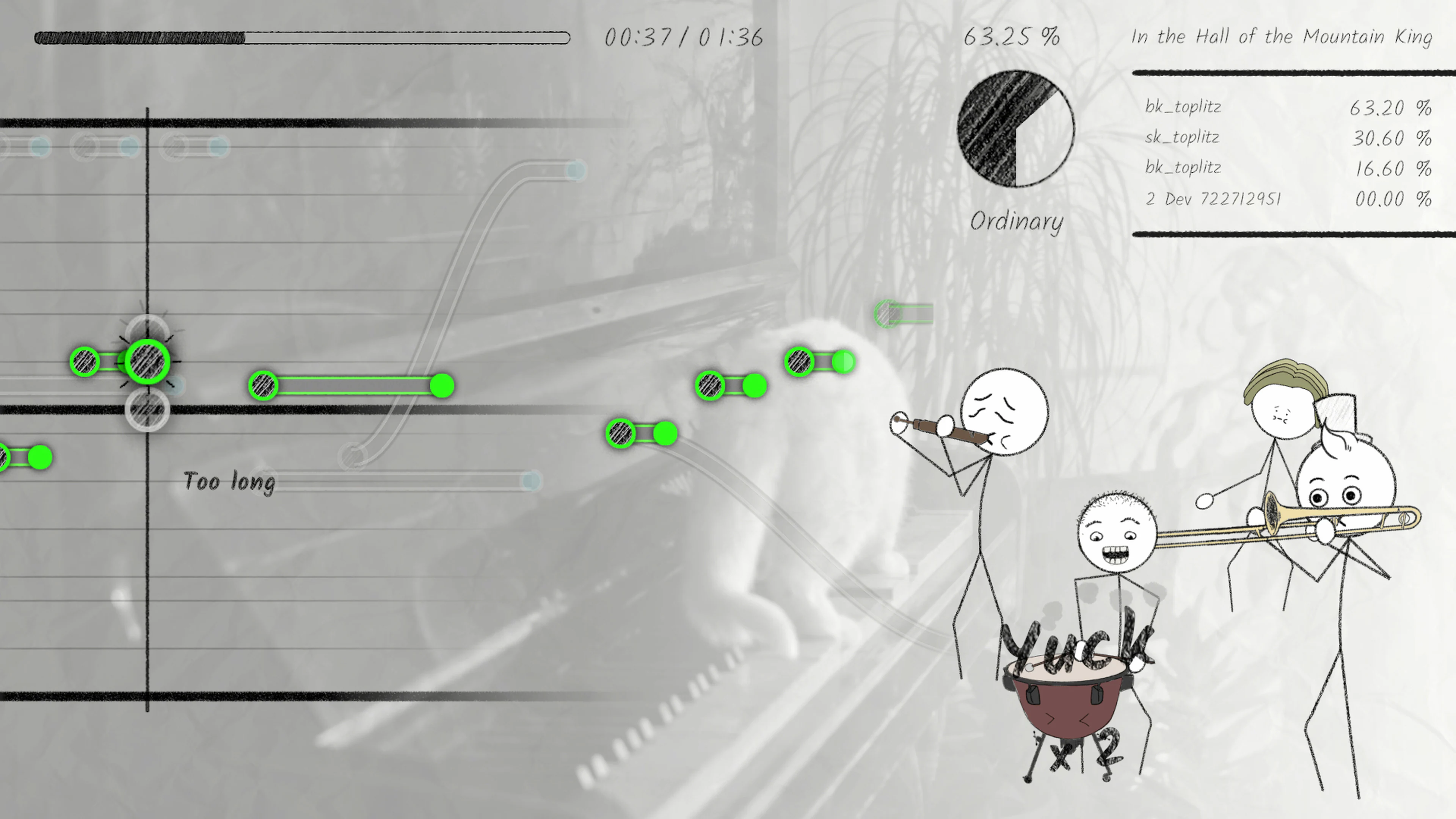Click the 63.25 % accuracy display

[x=1011, y=37]
